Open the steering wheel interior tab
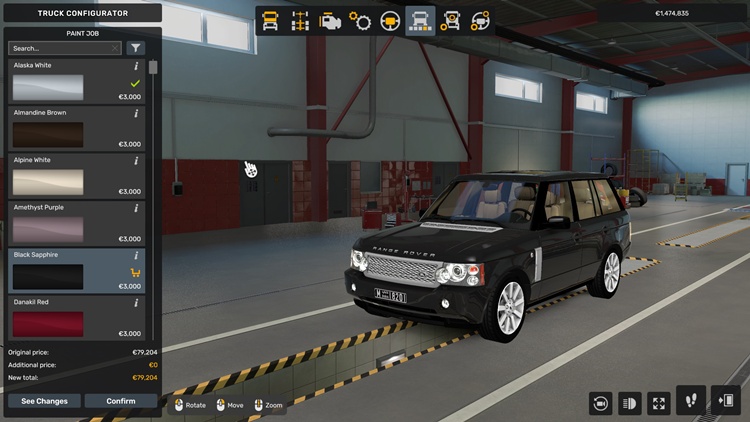The height and width of the screenshot is (422, 750). click(x=390, y=21)
